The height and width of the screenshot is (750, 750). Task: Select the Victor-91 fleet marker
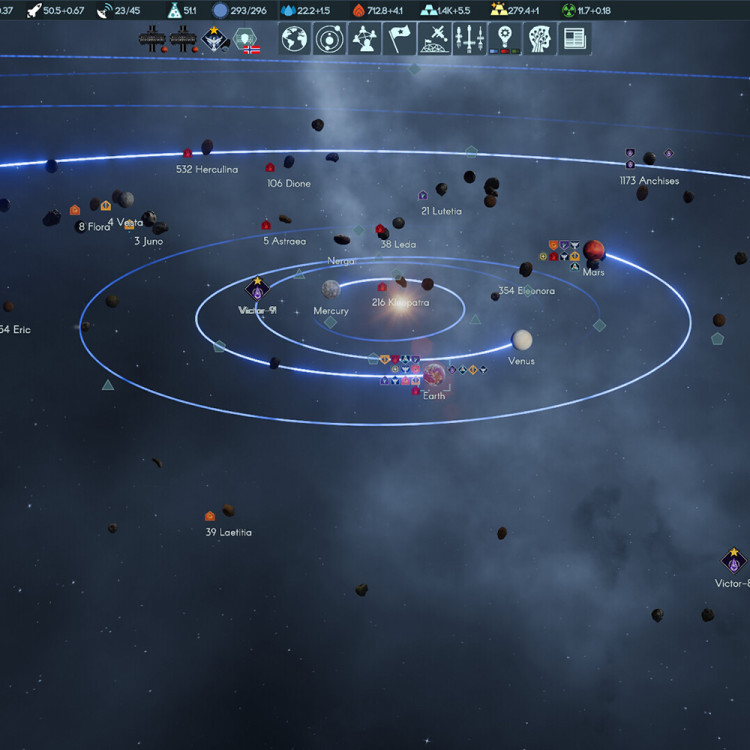[x=258, y=291]
